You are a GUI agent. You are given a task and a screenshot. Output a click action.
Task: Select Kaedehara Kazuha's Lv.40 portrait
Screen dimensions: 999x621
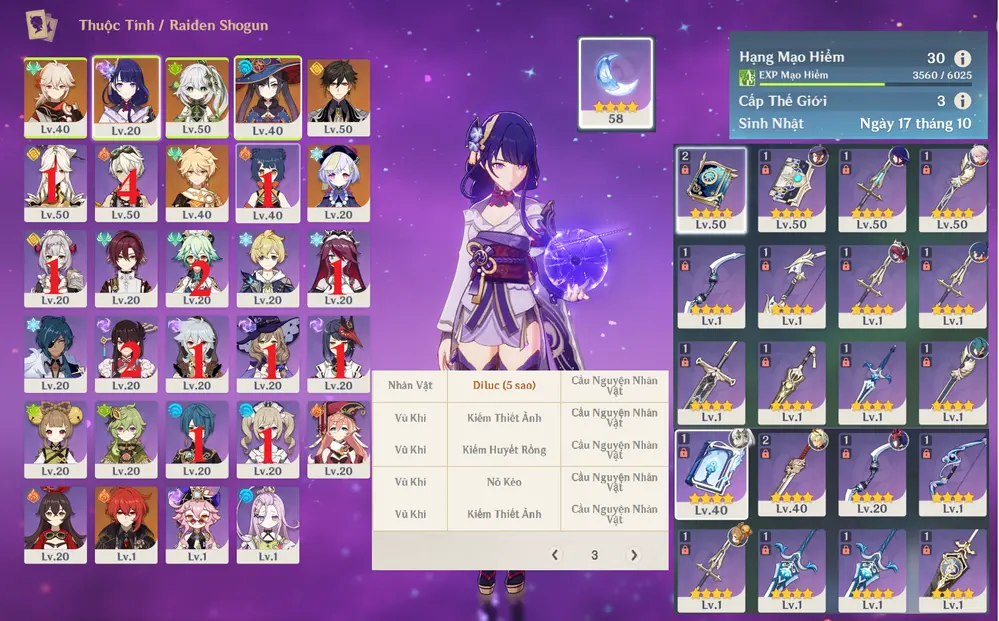(55, 96)
